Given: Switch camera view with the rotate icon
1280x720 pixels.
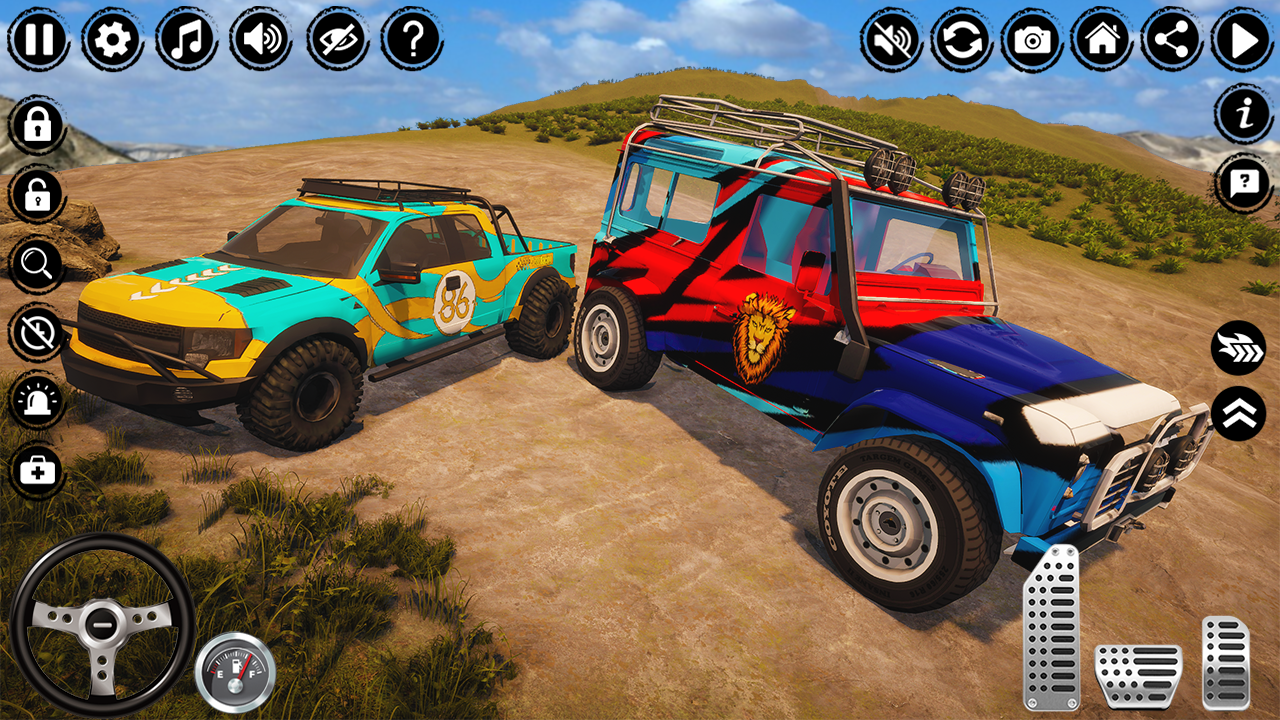Looking at the screenshot, I should click(x=962, y=40).
